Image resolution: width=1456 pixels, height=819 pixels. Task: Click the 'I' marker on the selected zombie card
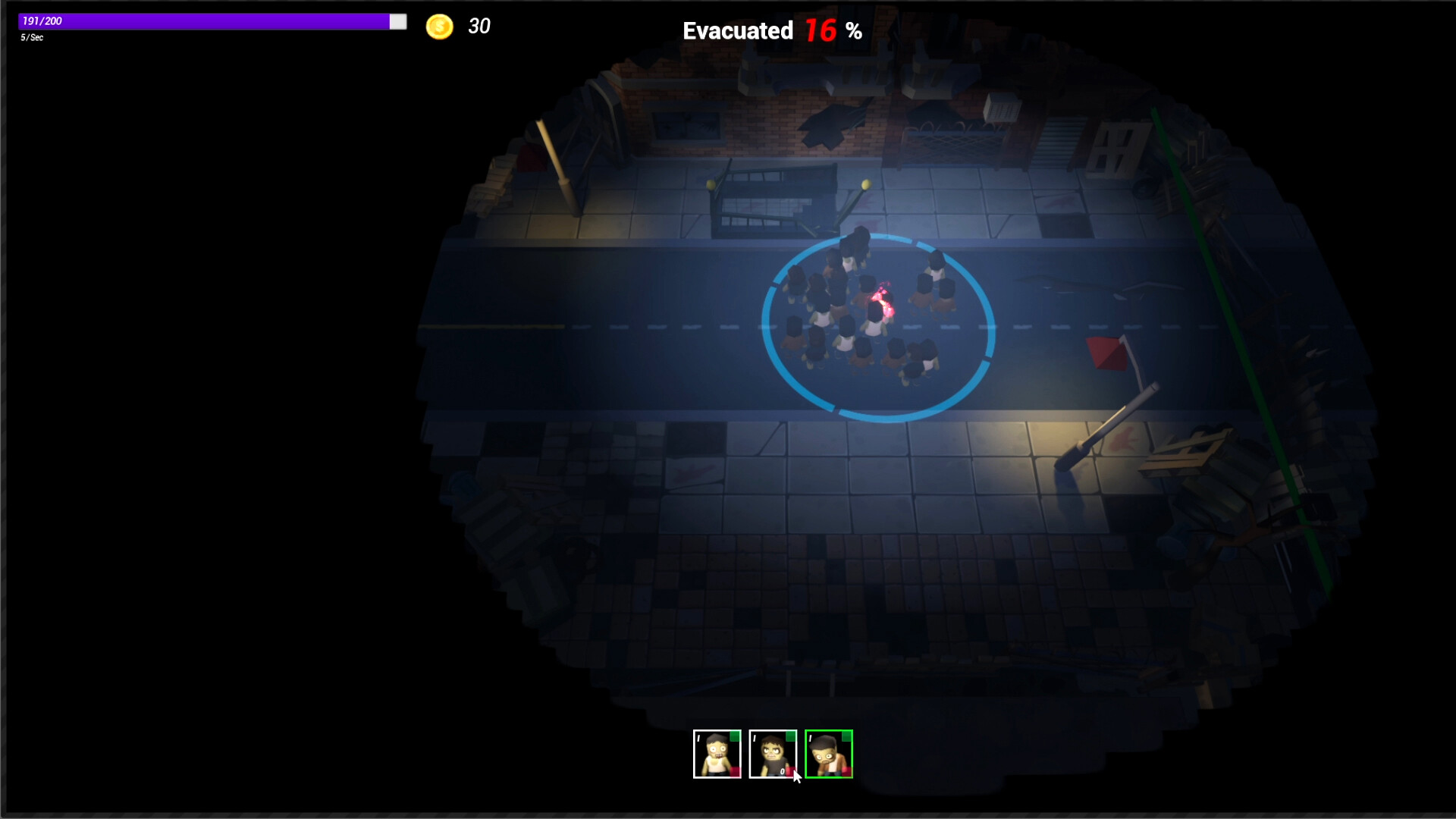[810, 738]
